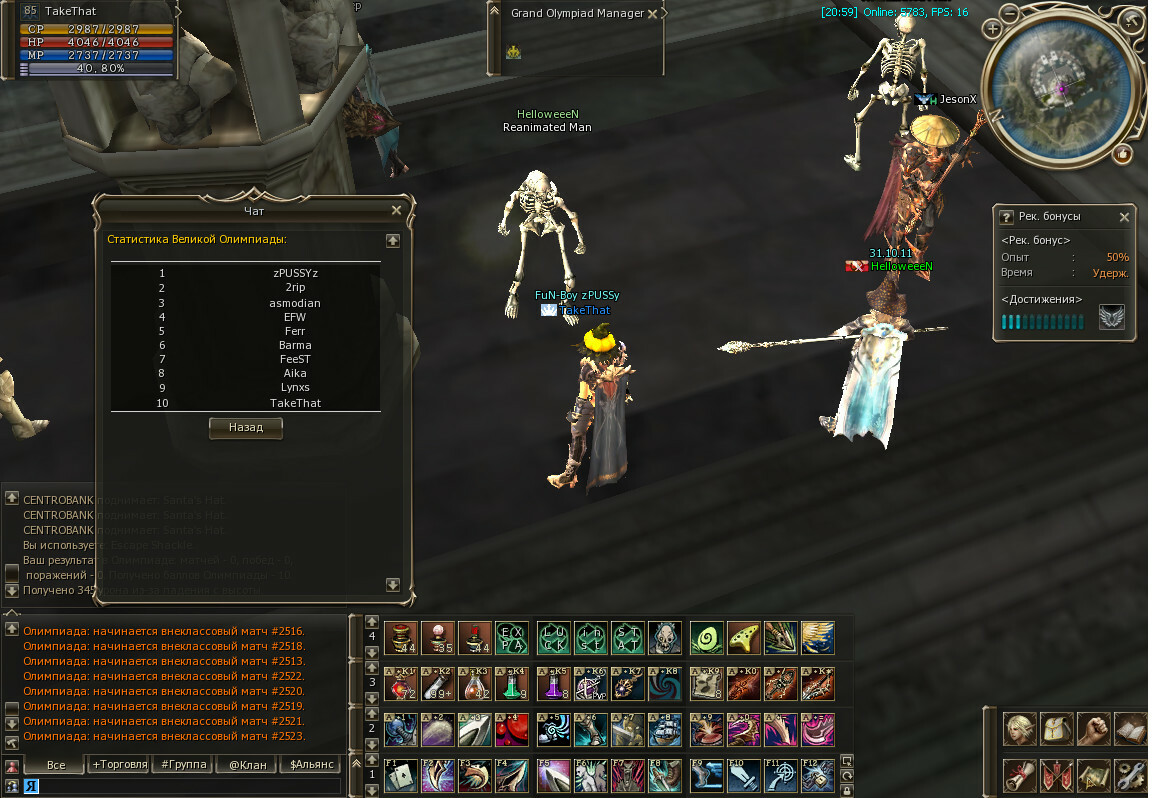Viewport: 1152px width, 798px height.
Task: Use the green potion hotbar slot
Action: tap(512, 684)
